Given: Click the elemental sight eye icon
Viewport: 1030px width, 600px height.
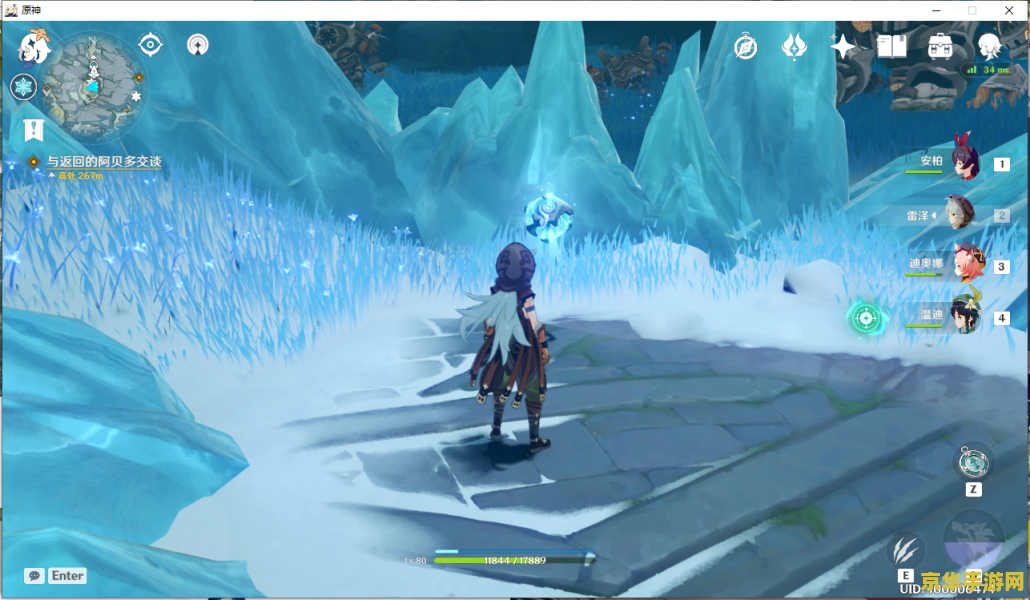Looking at the screenshot, I should (x=150, y=44).
